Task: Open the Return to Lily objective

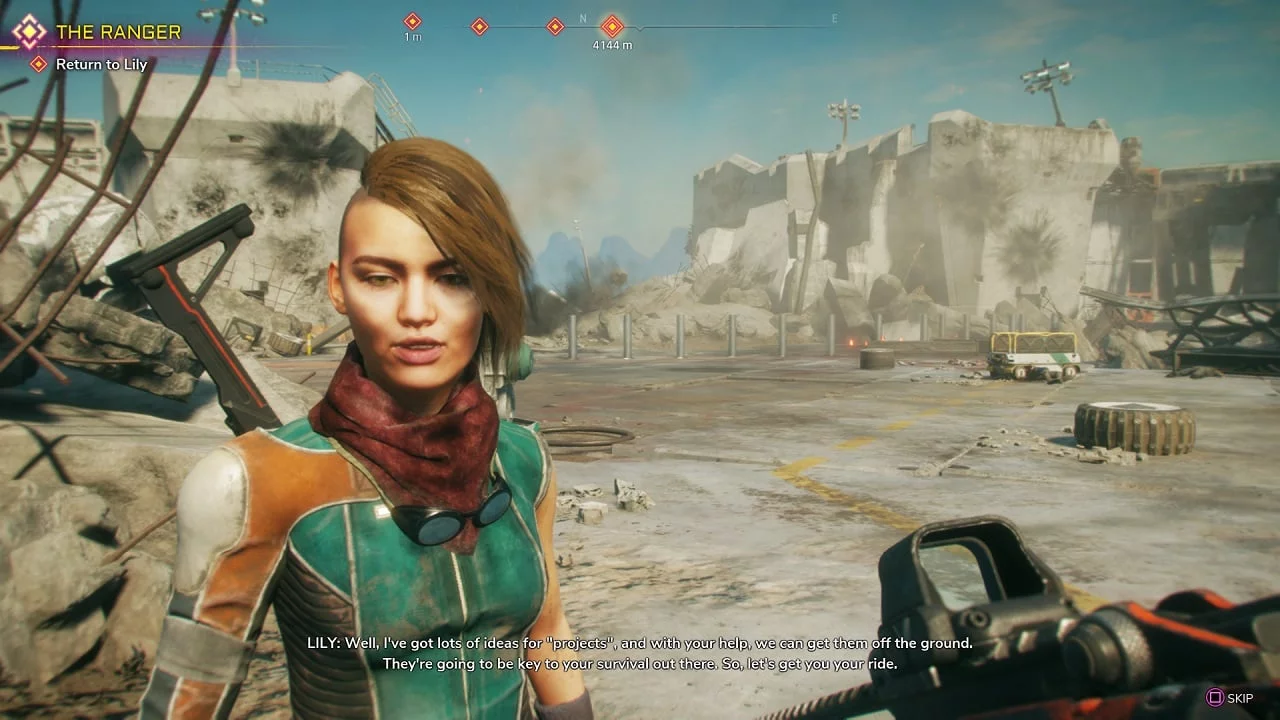Action: pyautogui.click(x=101, y=64)
